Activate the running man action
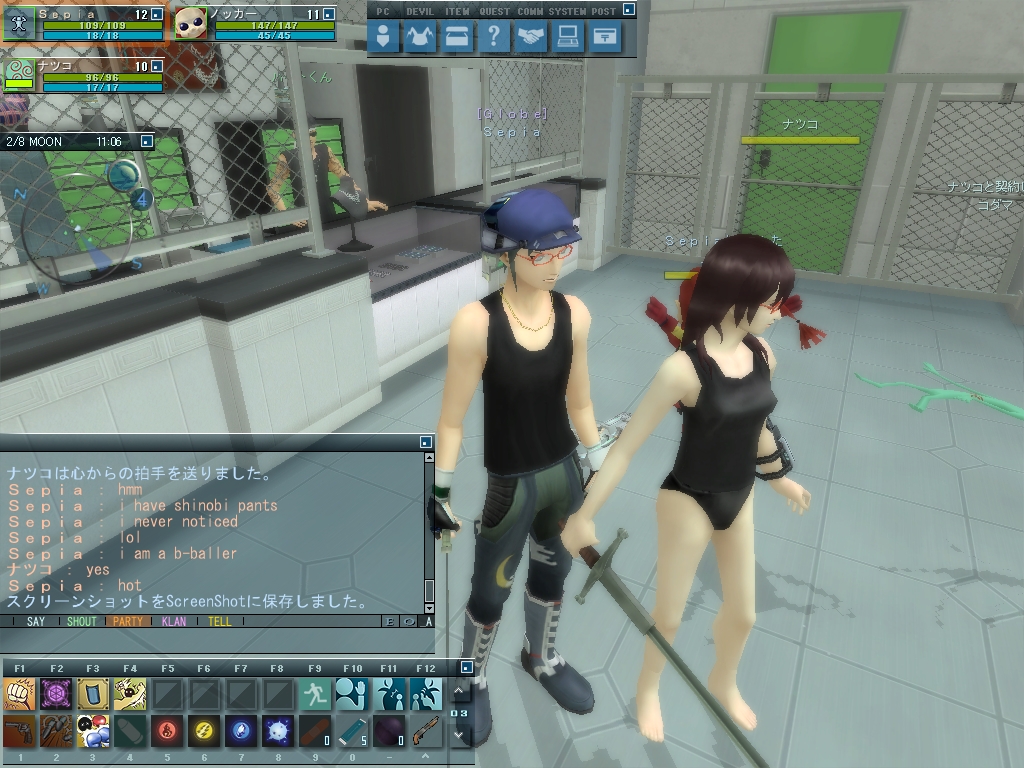Screen dimensions: 1024x768 315,693
